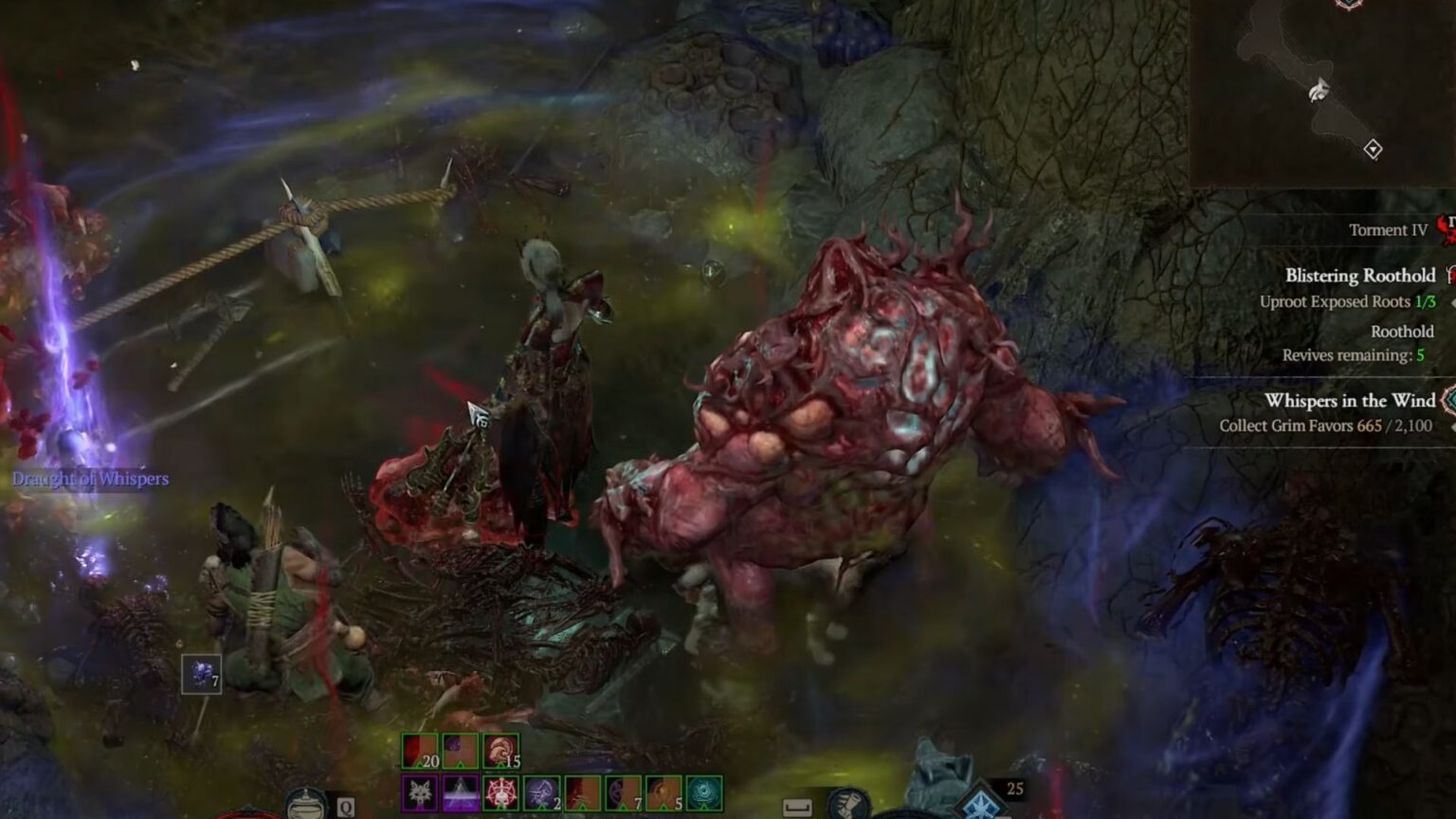Click the purple mist skill icon
Image resolution: width=1456 pixels, height=819 pixels.
tap(460, 792)
